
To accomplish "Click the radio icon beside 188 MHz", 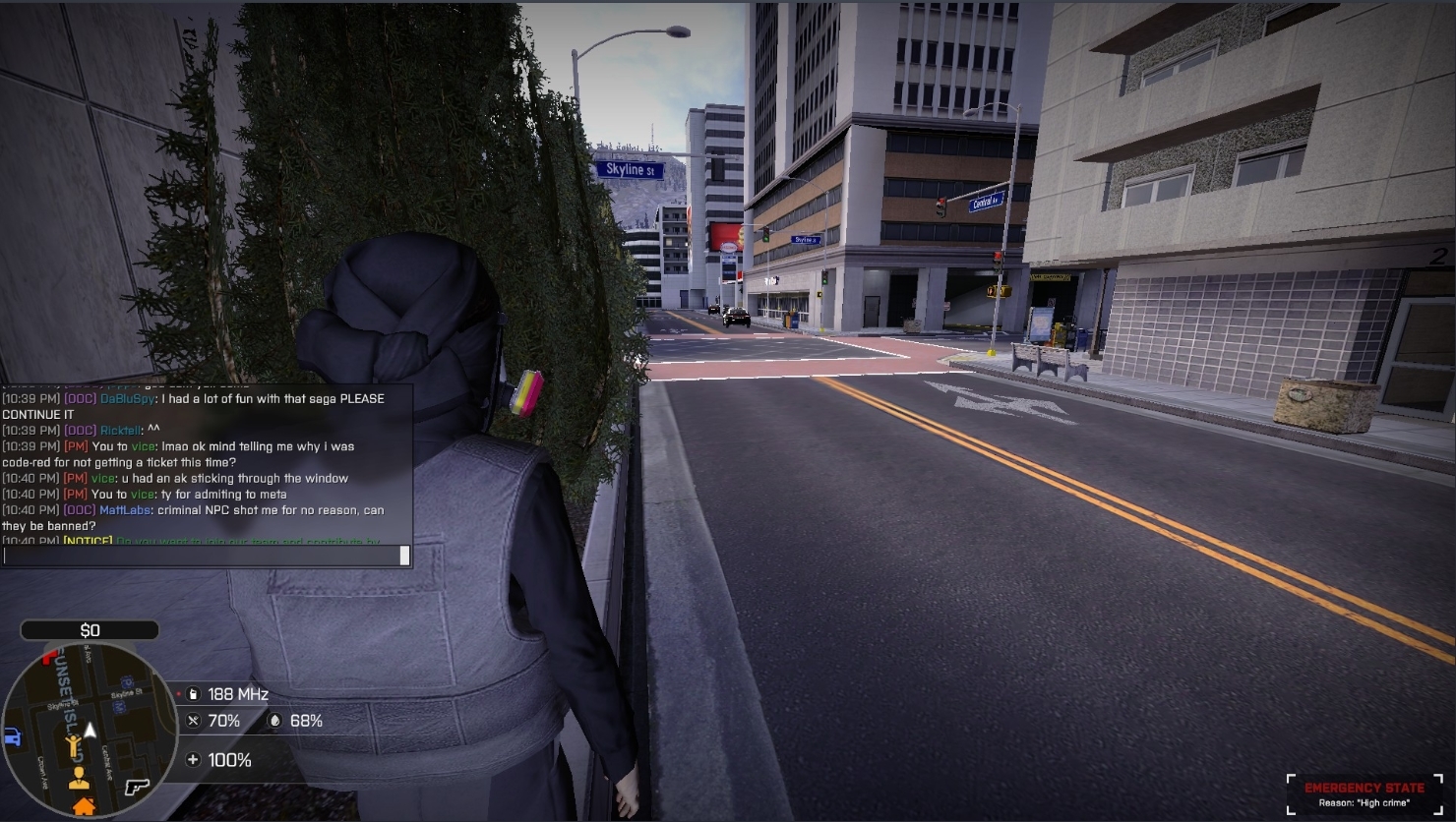I will [193, 694].
